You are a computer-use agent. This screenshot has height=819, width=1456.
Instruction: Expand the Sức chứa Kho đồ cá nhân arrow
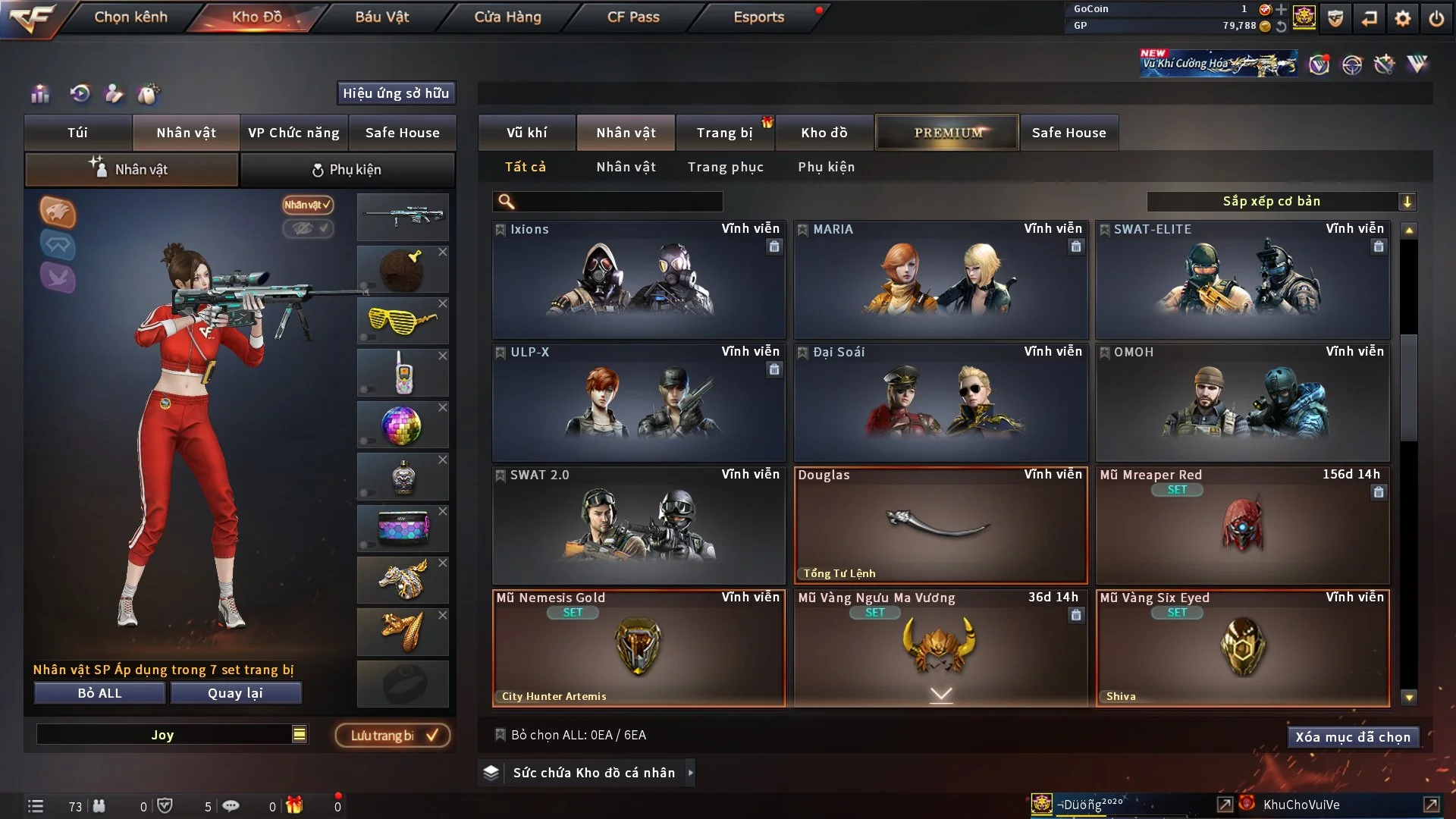point(691,773)
